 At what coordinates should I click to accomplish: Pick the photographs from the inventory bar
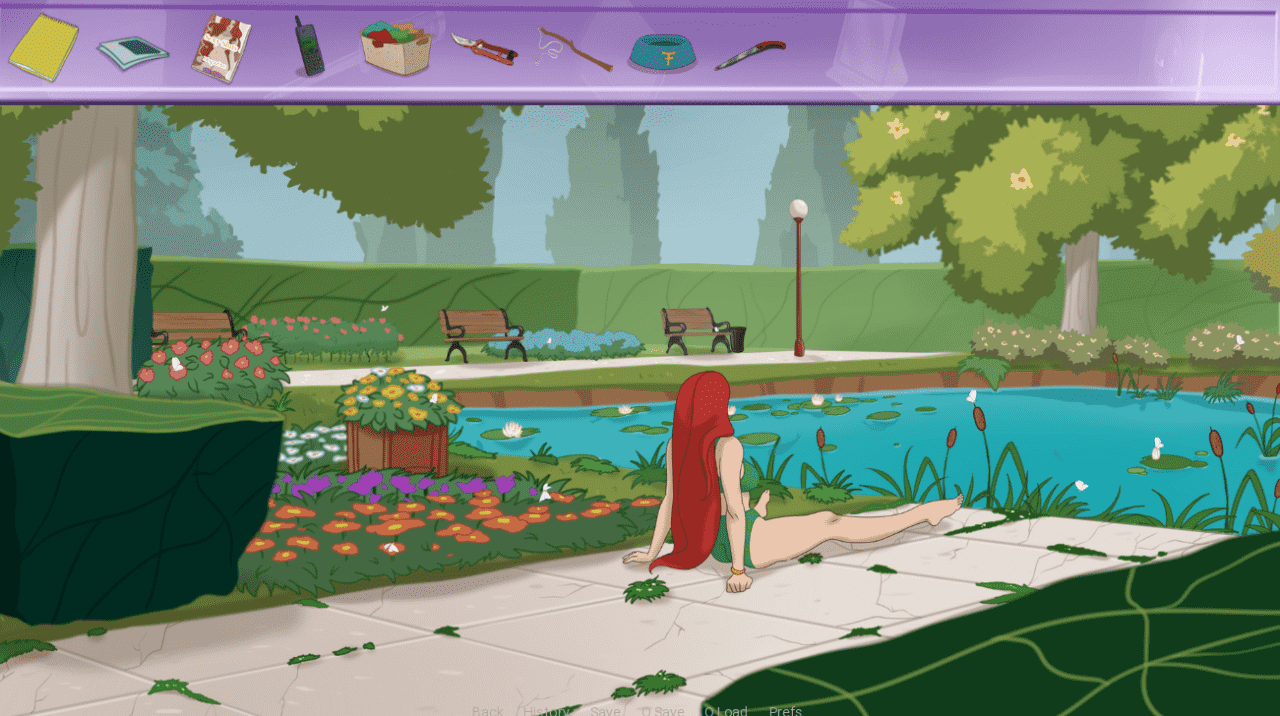click(x=133, y=51)
